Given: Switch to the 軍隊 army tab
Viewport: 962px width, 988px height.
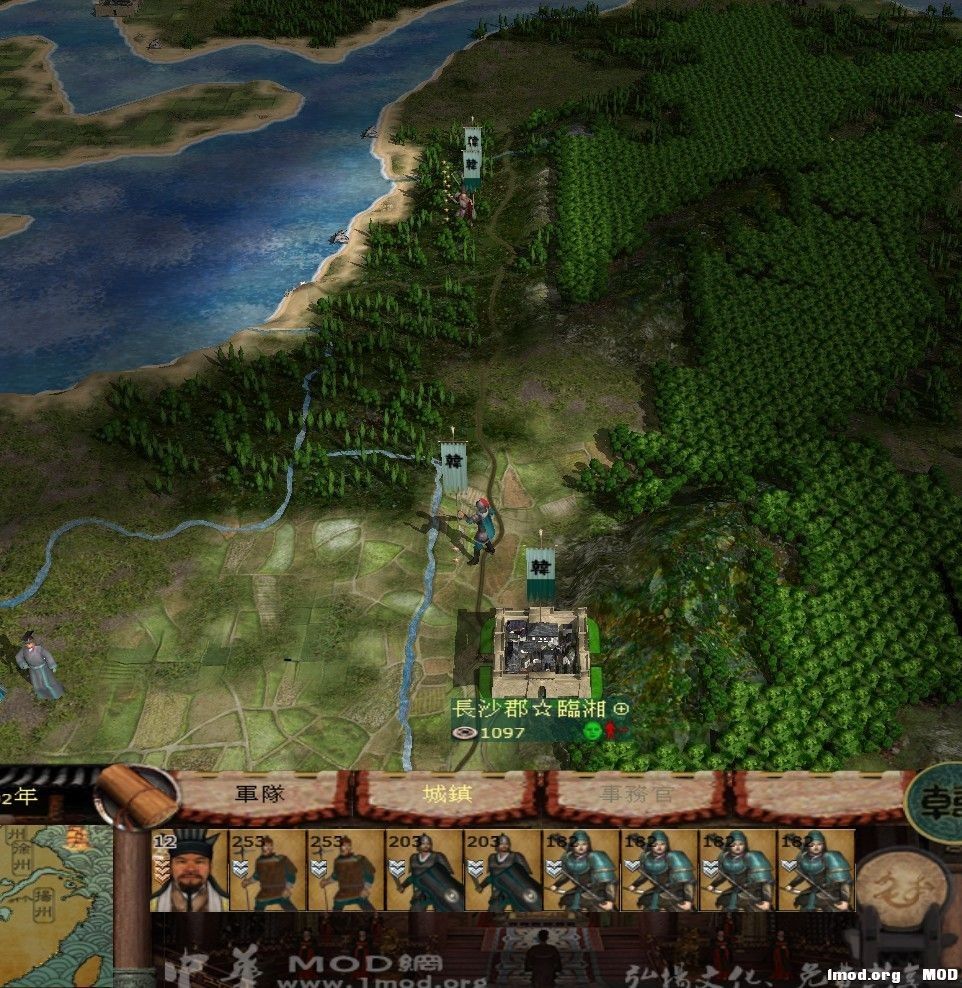Looking at the screenshot, I should [x=260, y=796].
